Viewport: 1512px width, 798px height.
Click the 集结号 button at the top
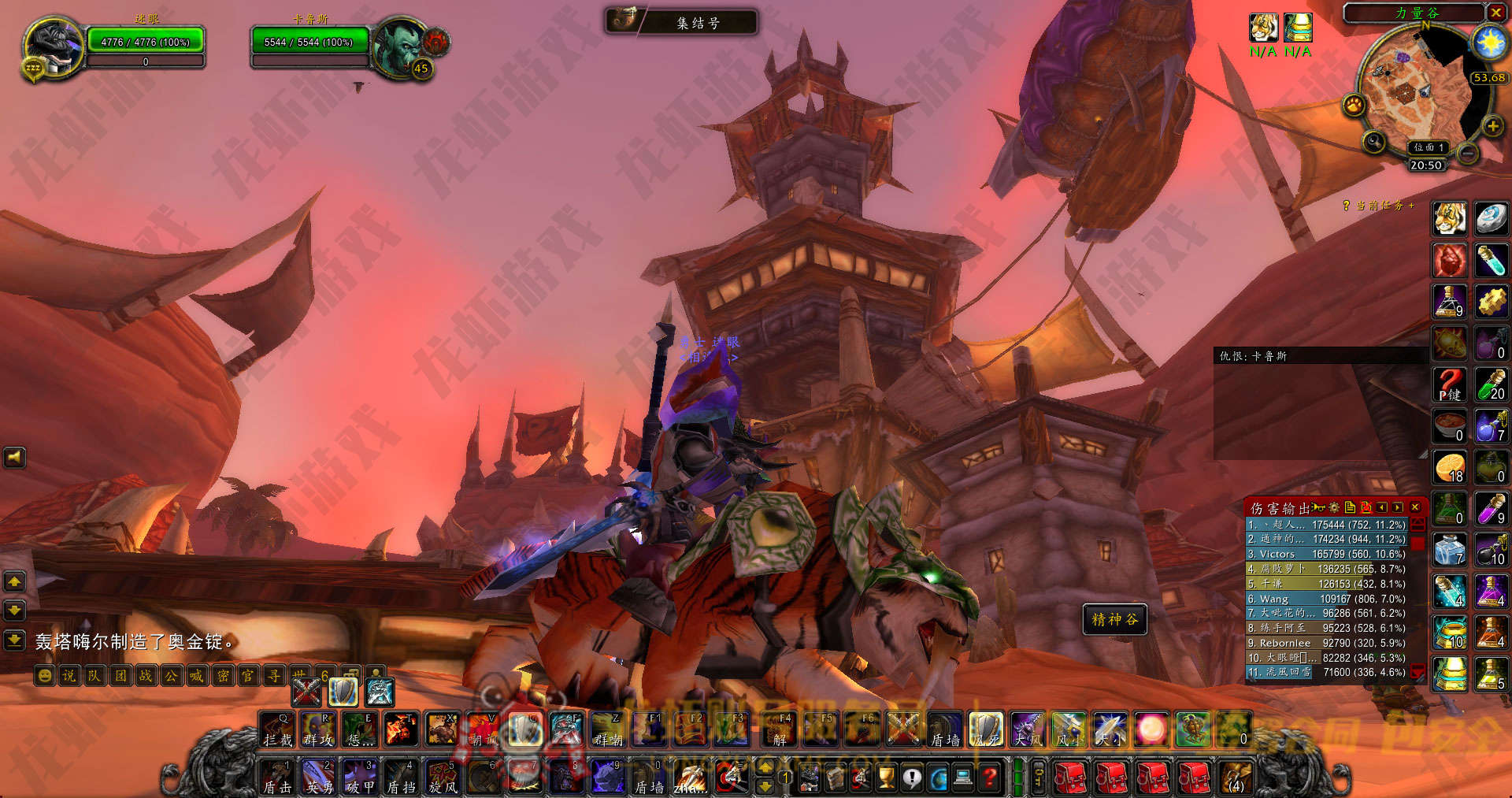tap(681, 22)
